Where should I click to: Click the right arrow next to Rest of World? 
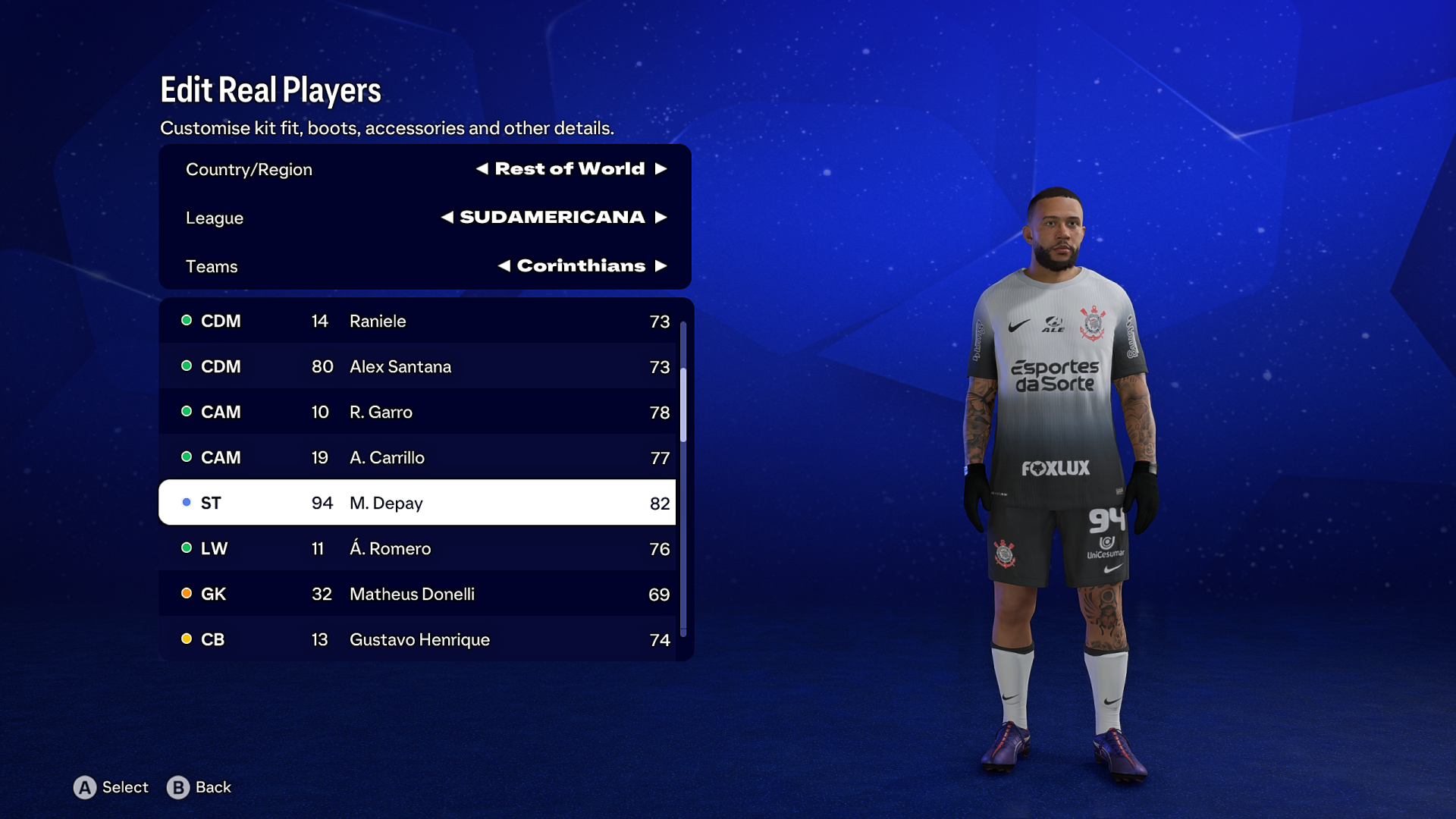[661, 169]
